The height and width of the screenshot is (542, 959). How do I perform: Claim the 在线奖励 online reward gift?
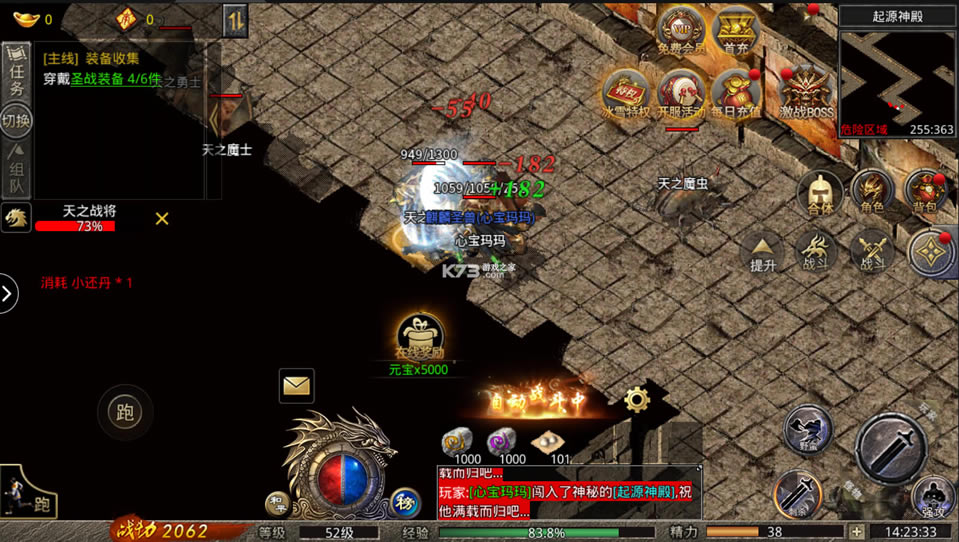point(419,337)
